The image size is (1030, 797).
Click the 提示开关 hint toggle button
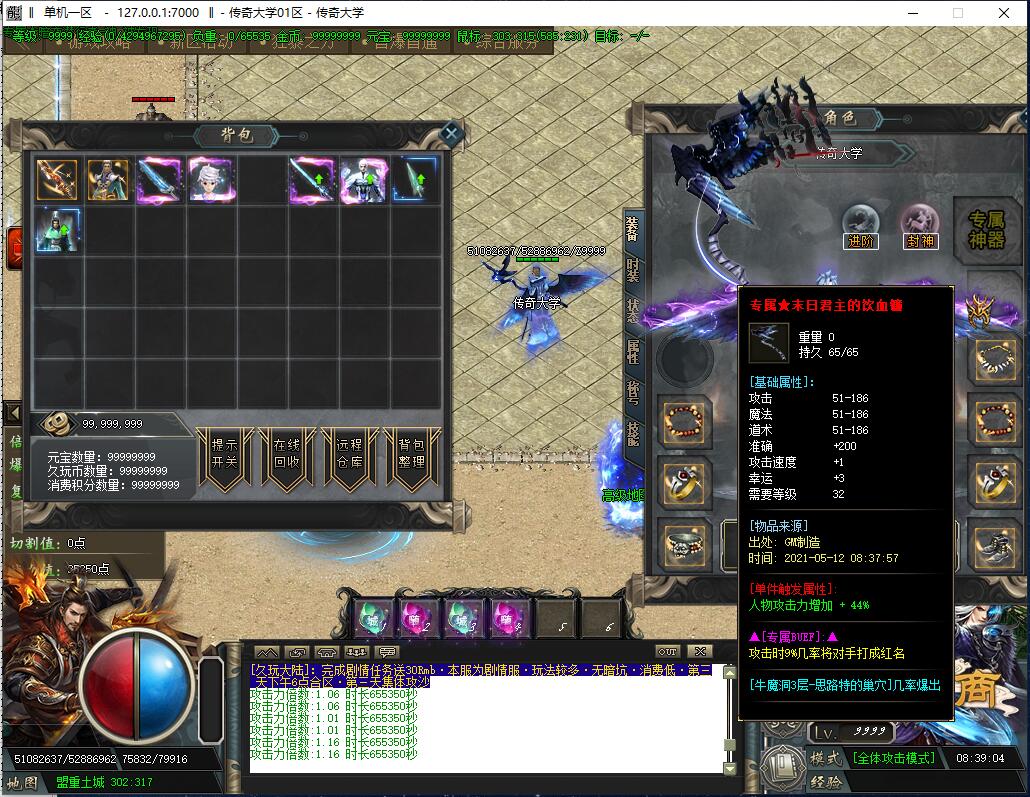224,454
